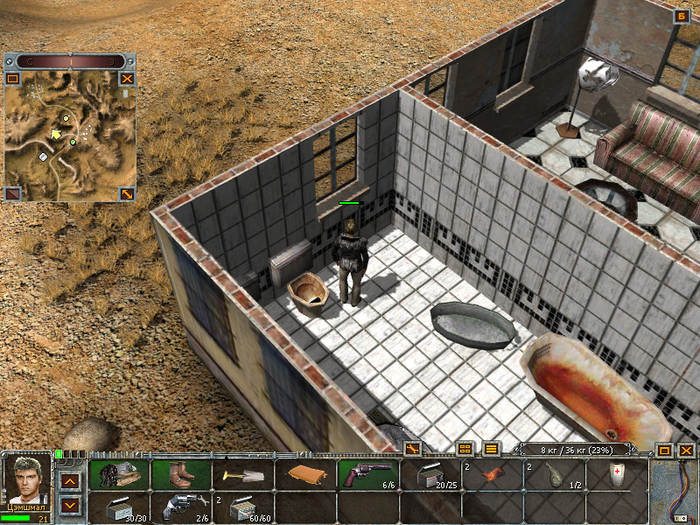
Task: Select the flask item showing 1/2
Action: click(554, 474)
